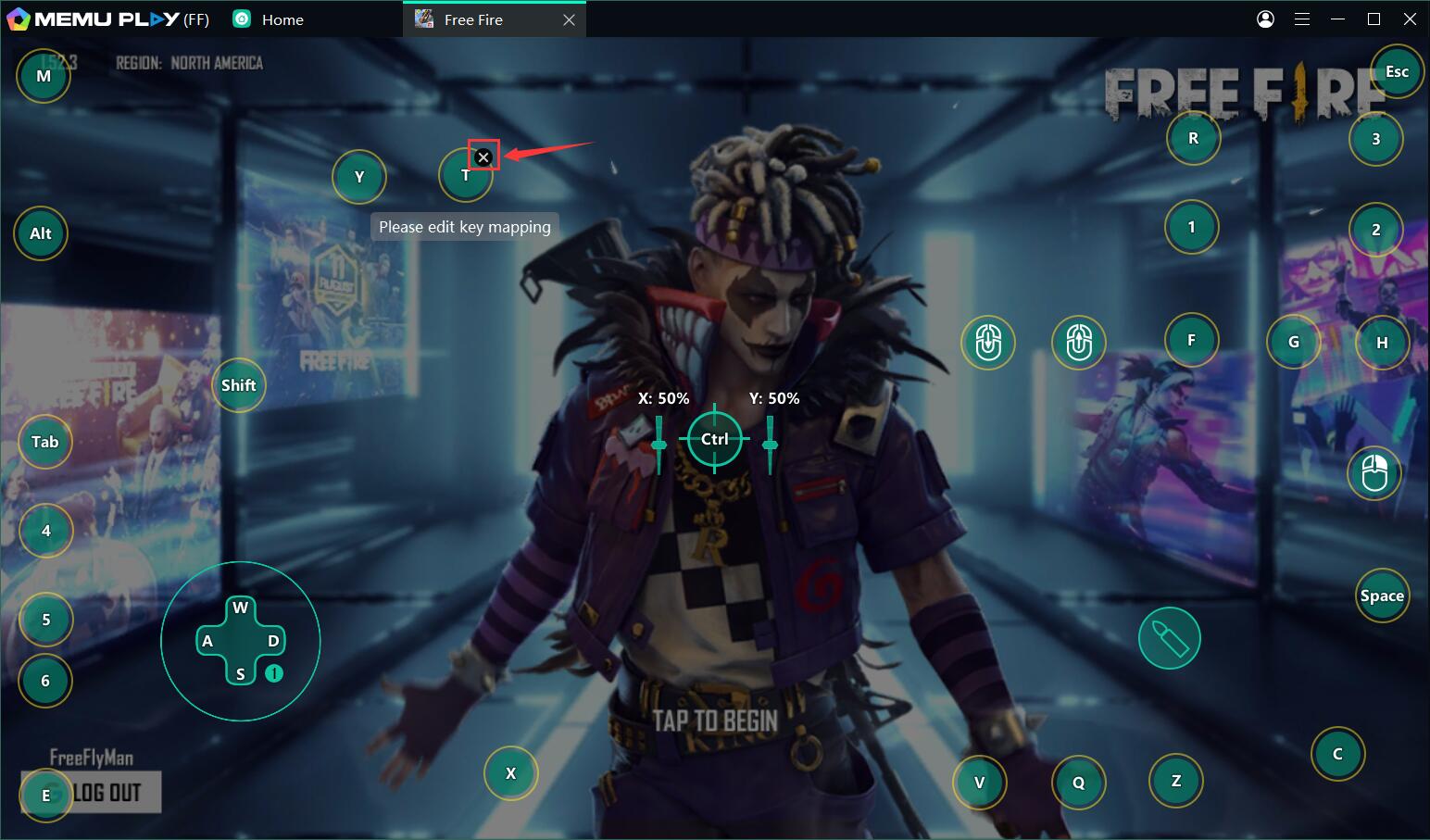The height and width of the screenshot is (840, 1430).
Task: Select the WASD movement wheel mapping
Action: click(x=241, y=641)
